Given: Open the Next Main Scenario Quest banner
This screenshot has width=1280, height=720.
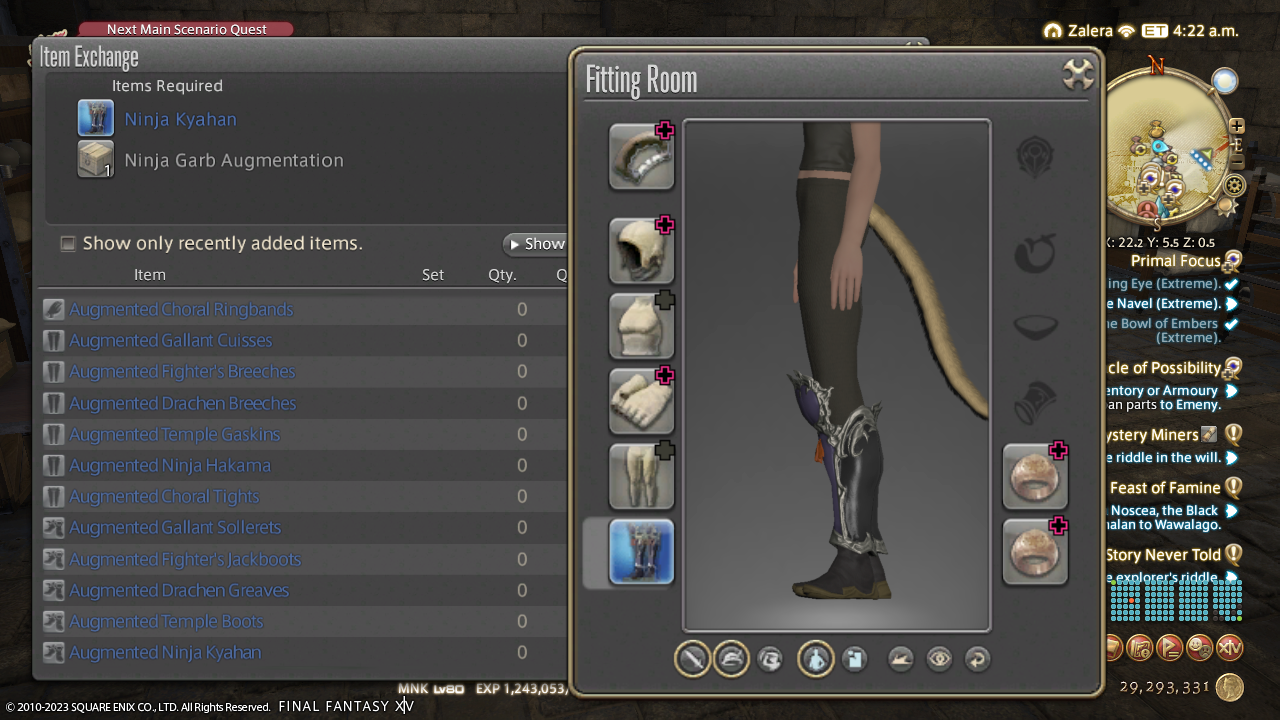Looking at the screenshot, I should [x=186, y=29].
